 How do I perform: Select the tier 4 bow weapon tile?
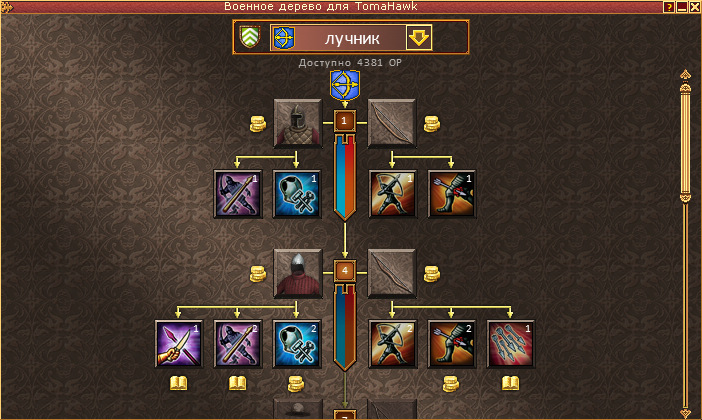[x=392, y=272]
